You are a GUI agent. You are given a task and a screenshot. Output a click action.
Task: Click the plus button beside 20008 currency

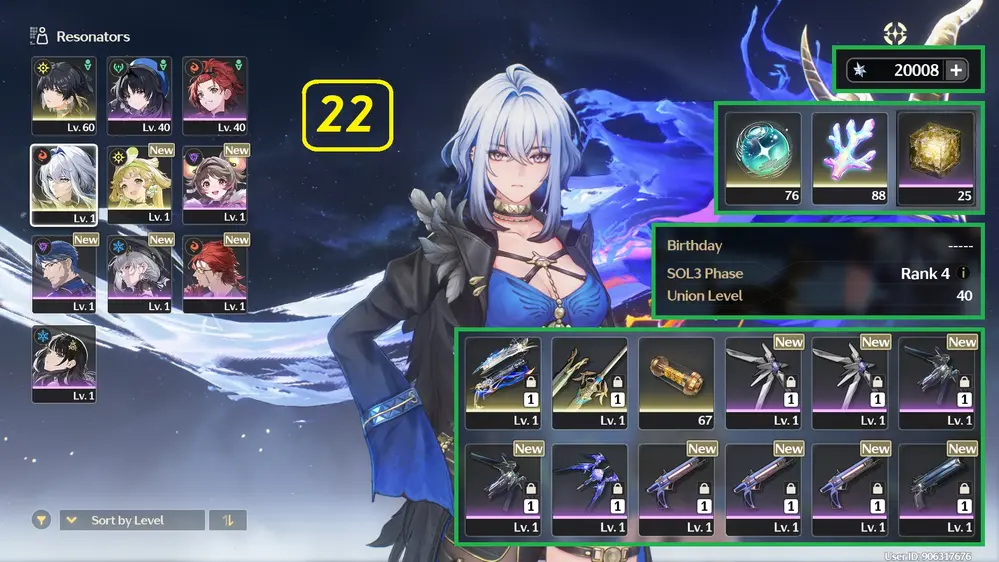[x=956, y=70]
